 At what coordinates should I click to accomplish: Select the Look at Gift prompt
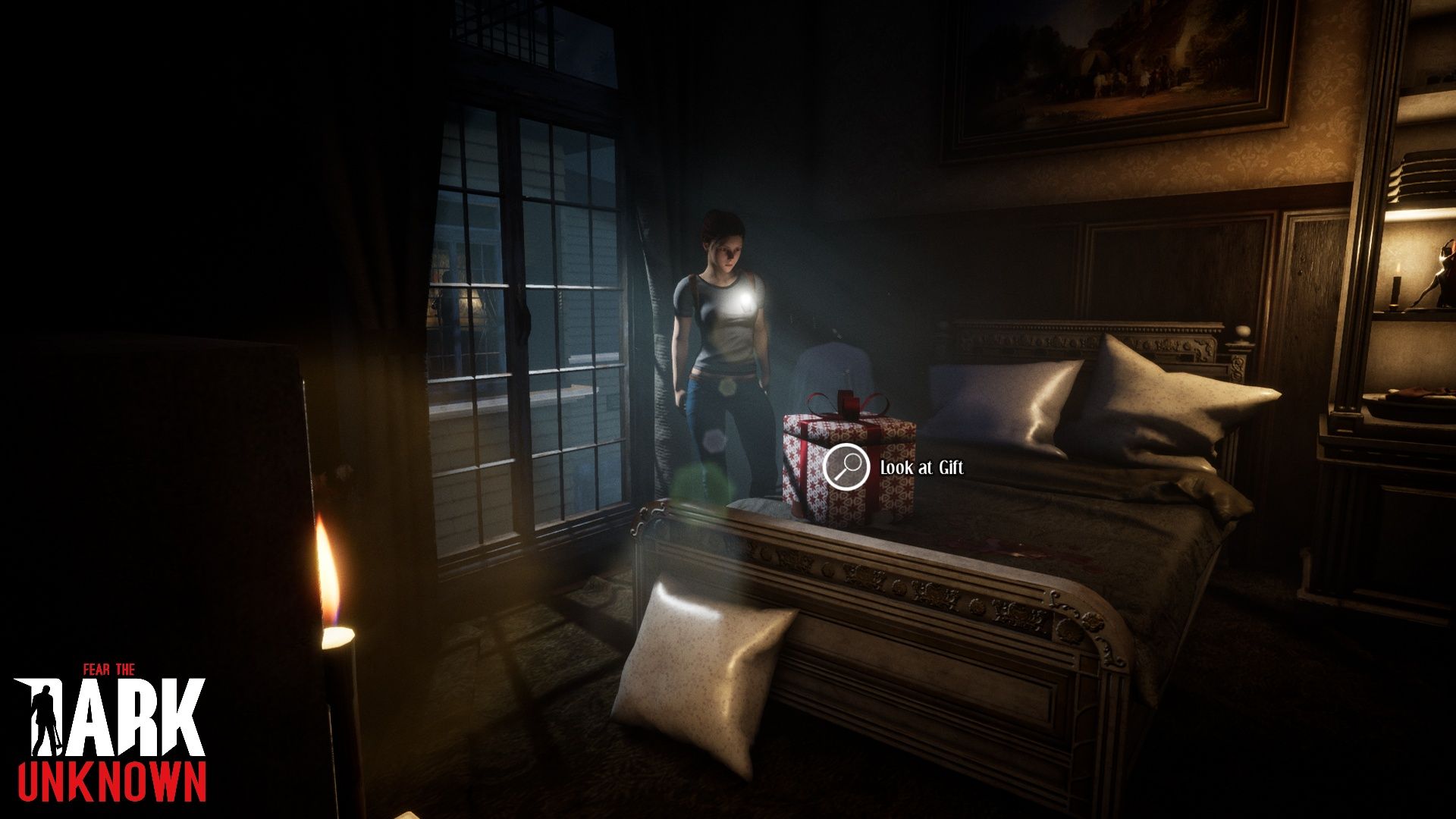[x=921, y=469]
